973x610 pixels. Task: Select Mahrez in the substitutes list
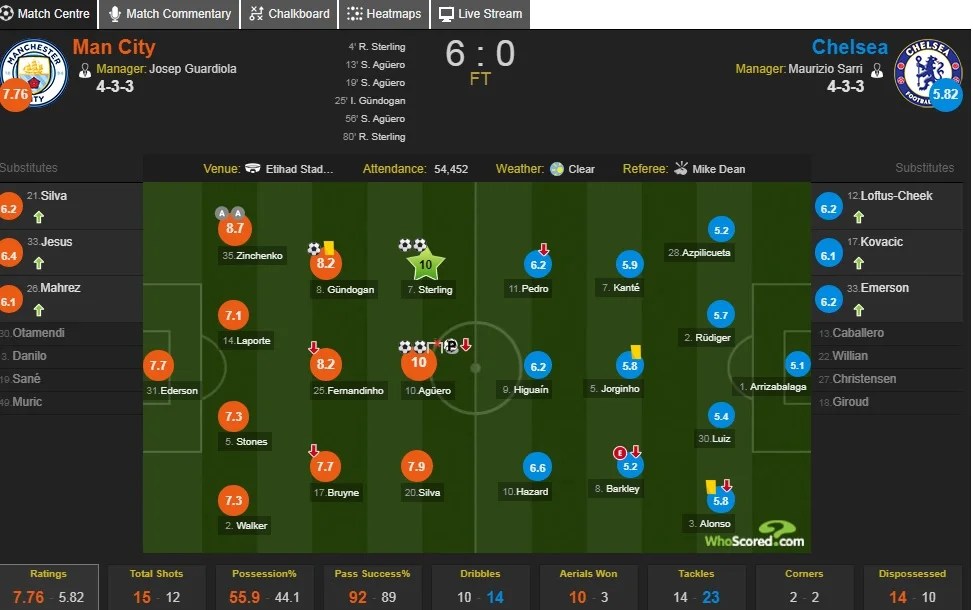61,288
